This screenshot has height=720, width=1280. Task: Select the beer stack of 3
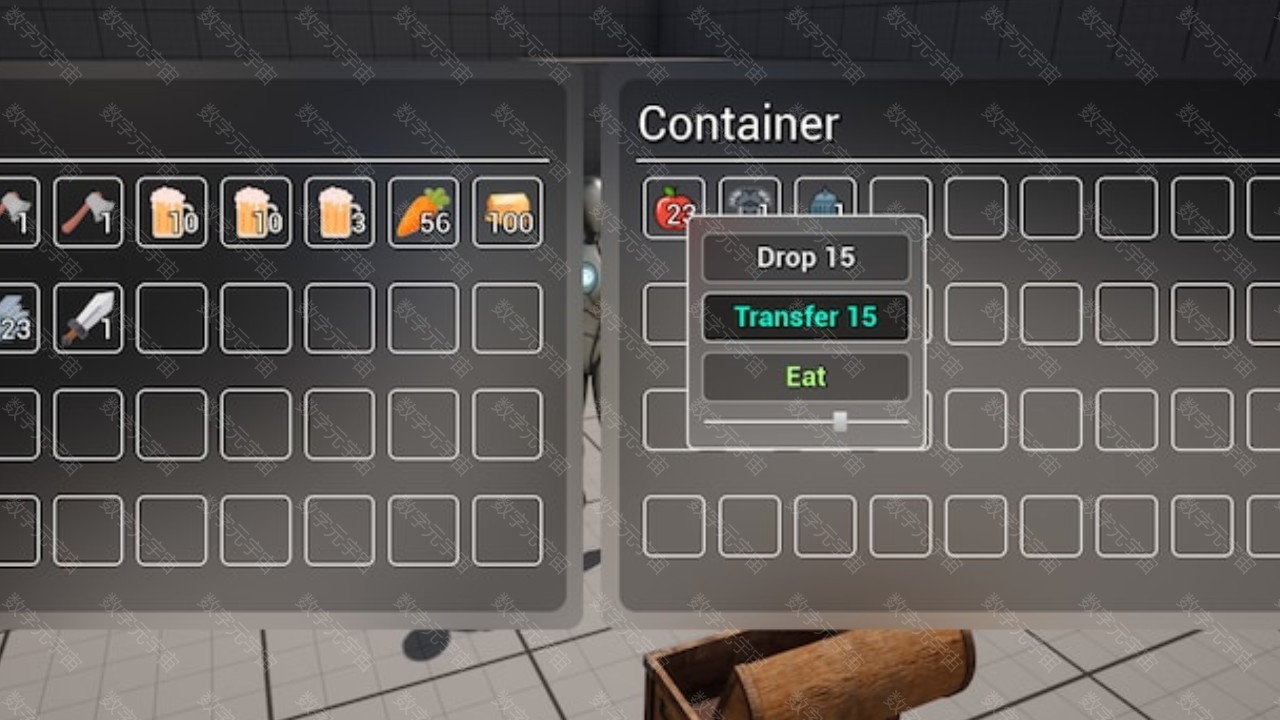339,212
